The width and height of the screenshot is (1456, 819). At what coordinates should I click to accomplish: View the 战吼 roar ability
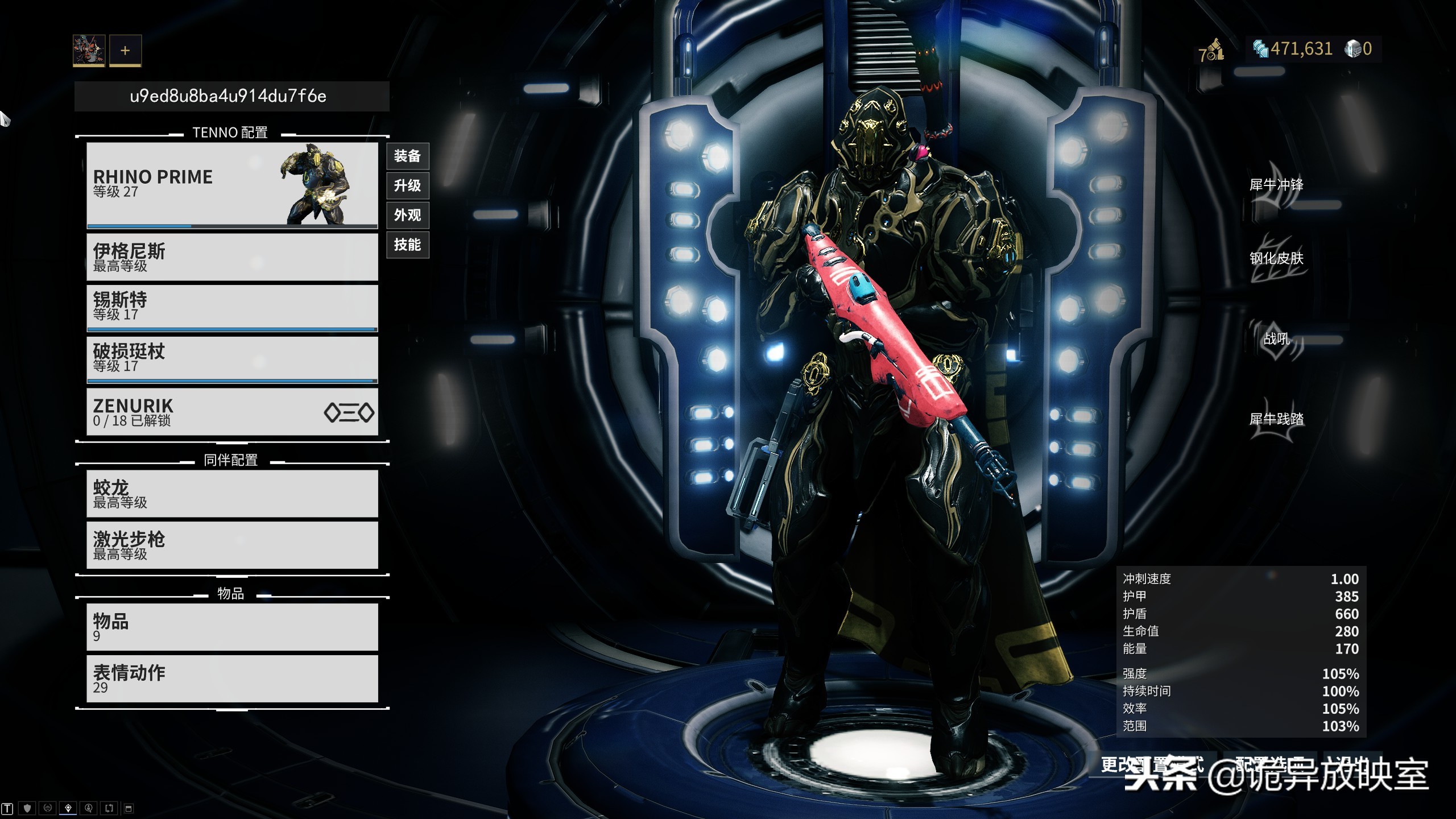click(x=1276, y=340)
